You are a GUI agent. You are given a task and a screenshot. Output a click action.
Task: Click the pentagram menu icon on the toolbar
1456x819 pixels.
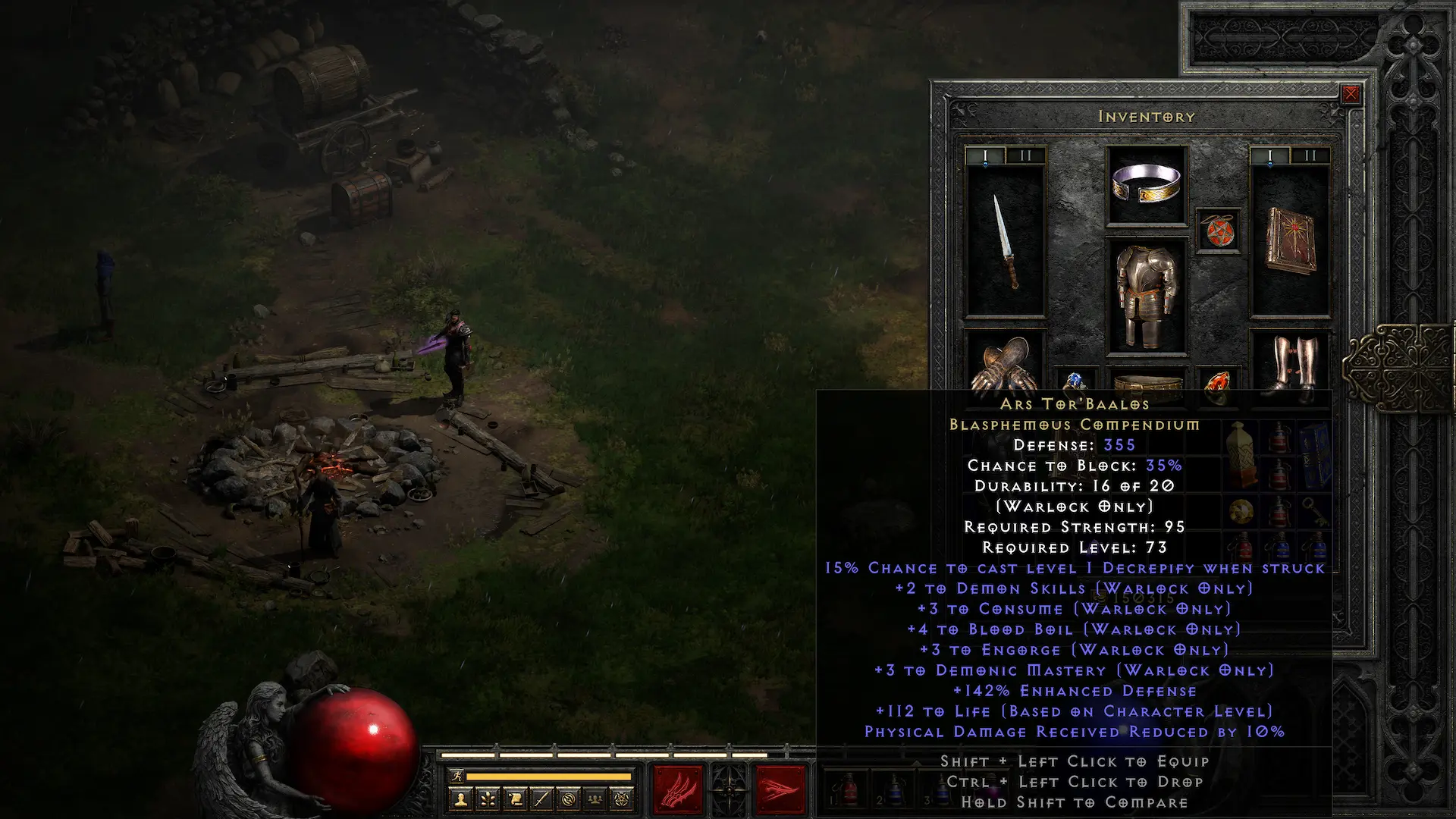[621, 799]
